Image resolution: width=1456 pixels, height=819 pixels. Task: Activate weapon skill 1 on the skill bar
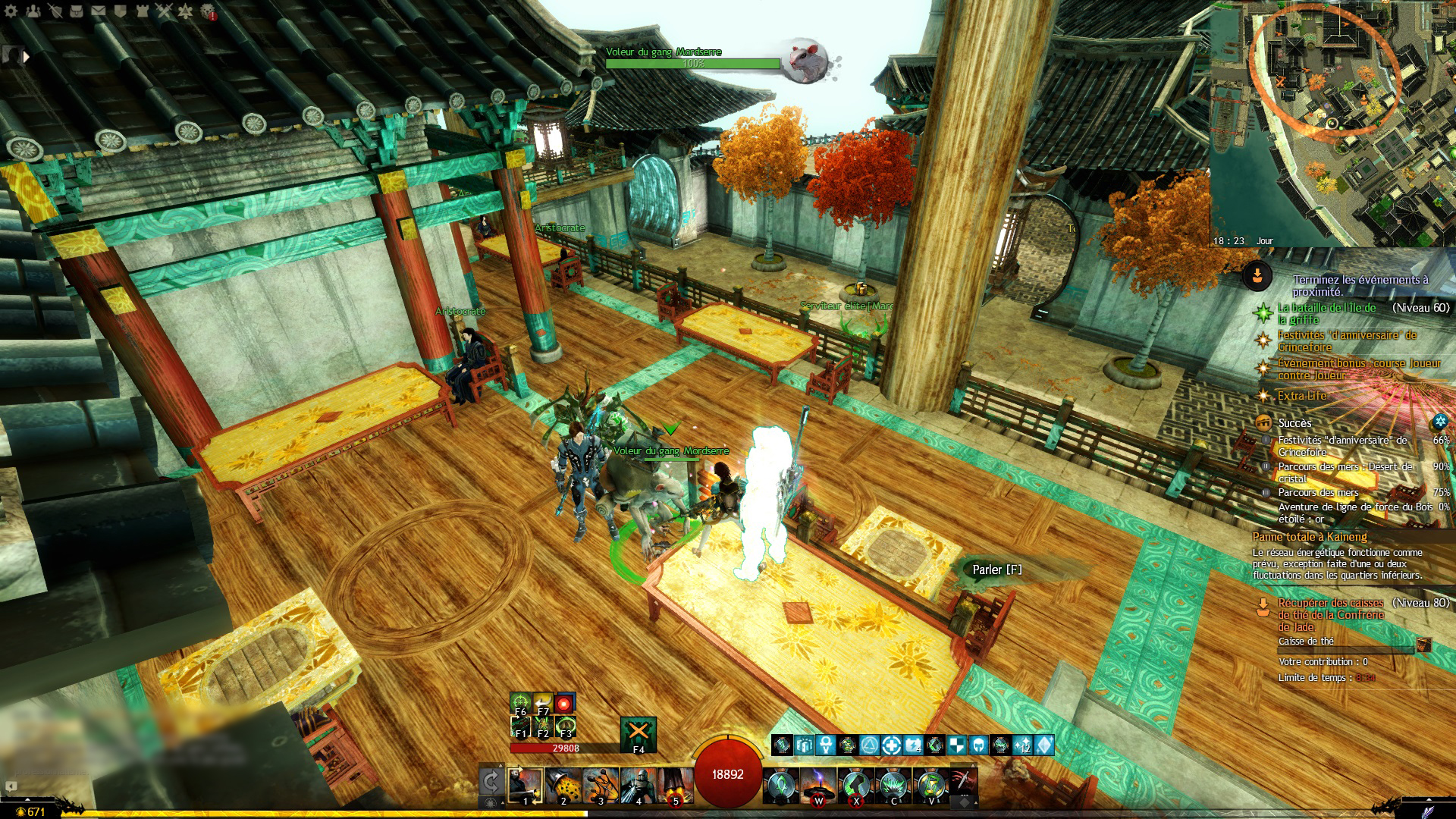click(525, 785)
